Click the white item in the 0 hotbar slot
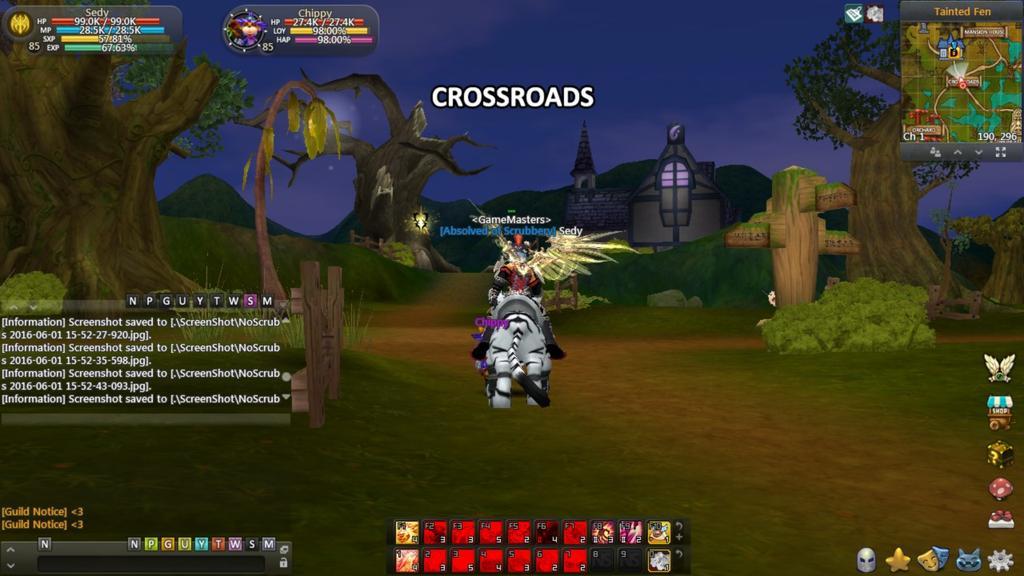The width and height of the screenshot is (1024, 576). click(x=658, y=560)
